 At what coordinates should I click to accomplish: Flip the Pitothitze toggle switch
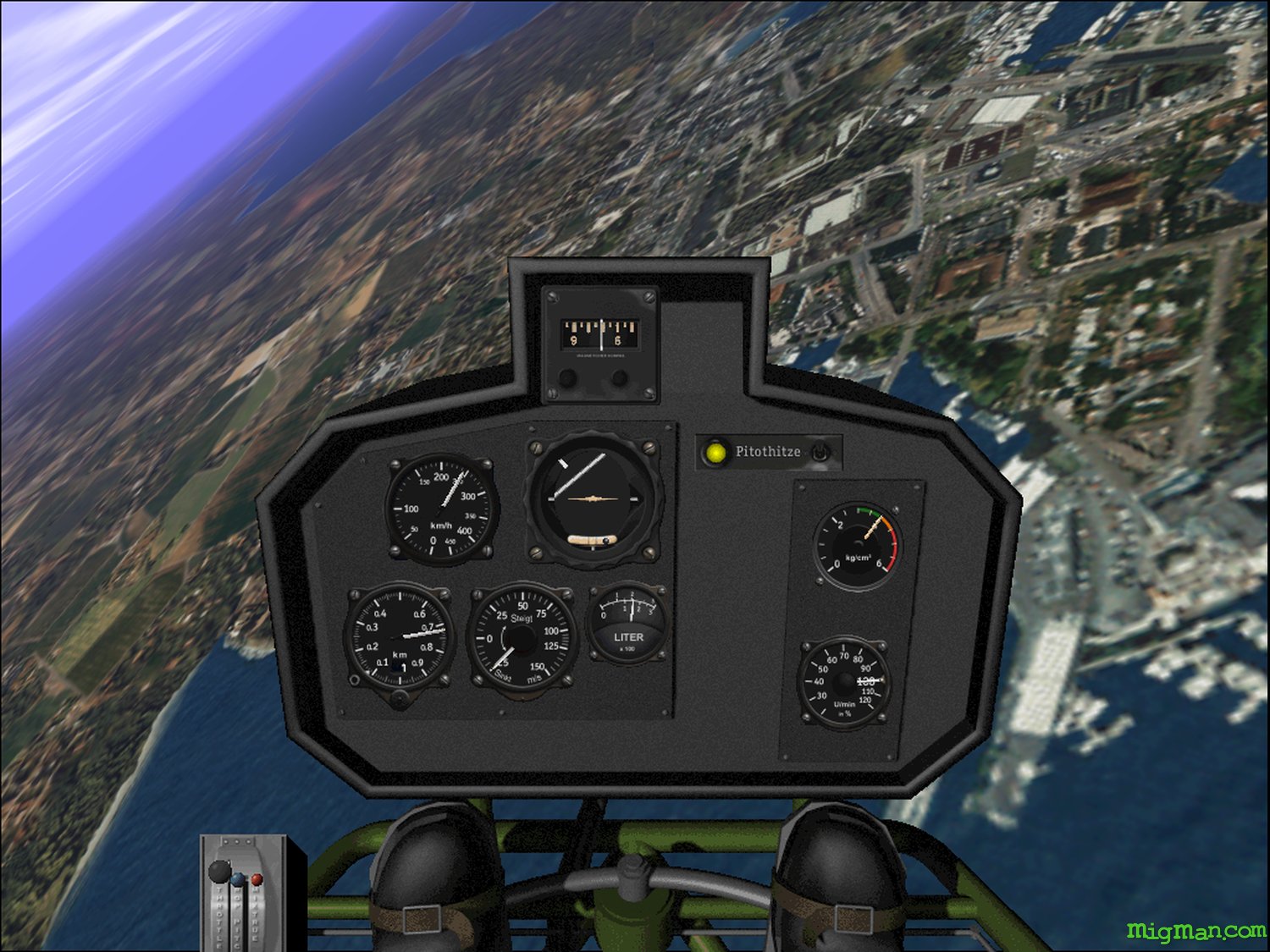[819, 453]
